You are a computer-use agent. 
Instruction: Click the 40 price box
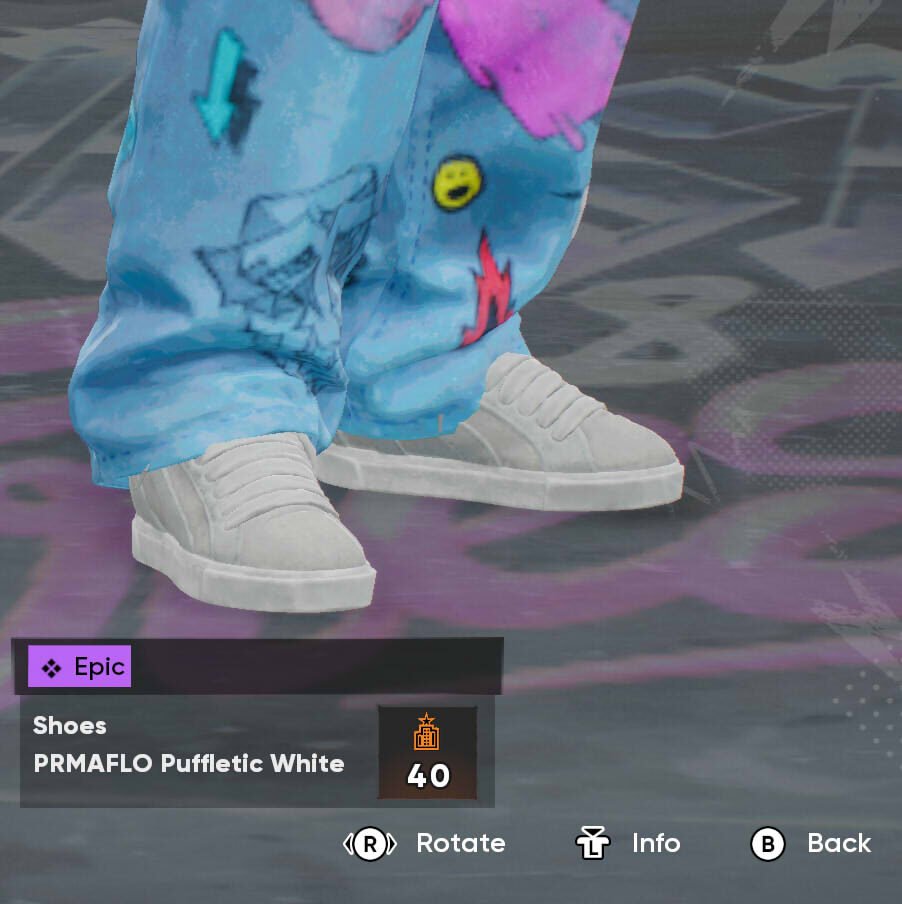pyautogui.click(x=427, y=752)
